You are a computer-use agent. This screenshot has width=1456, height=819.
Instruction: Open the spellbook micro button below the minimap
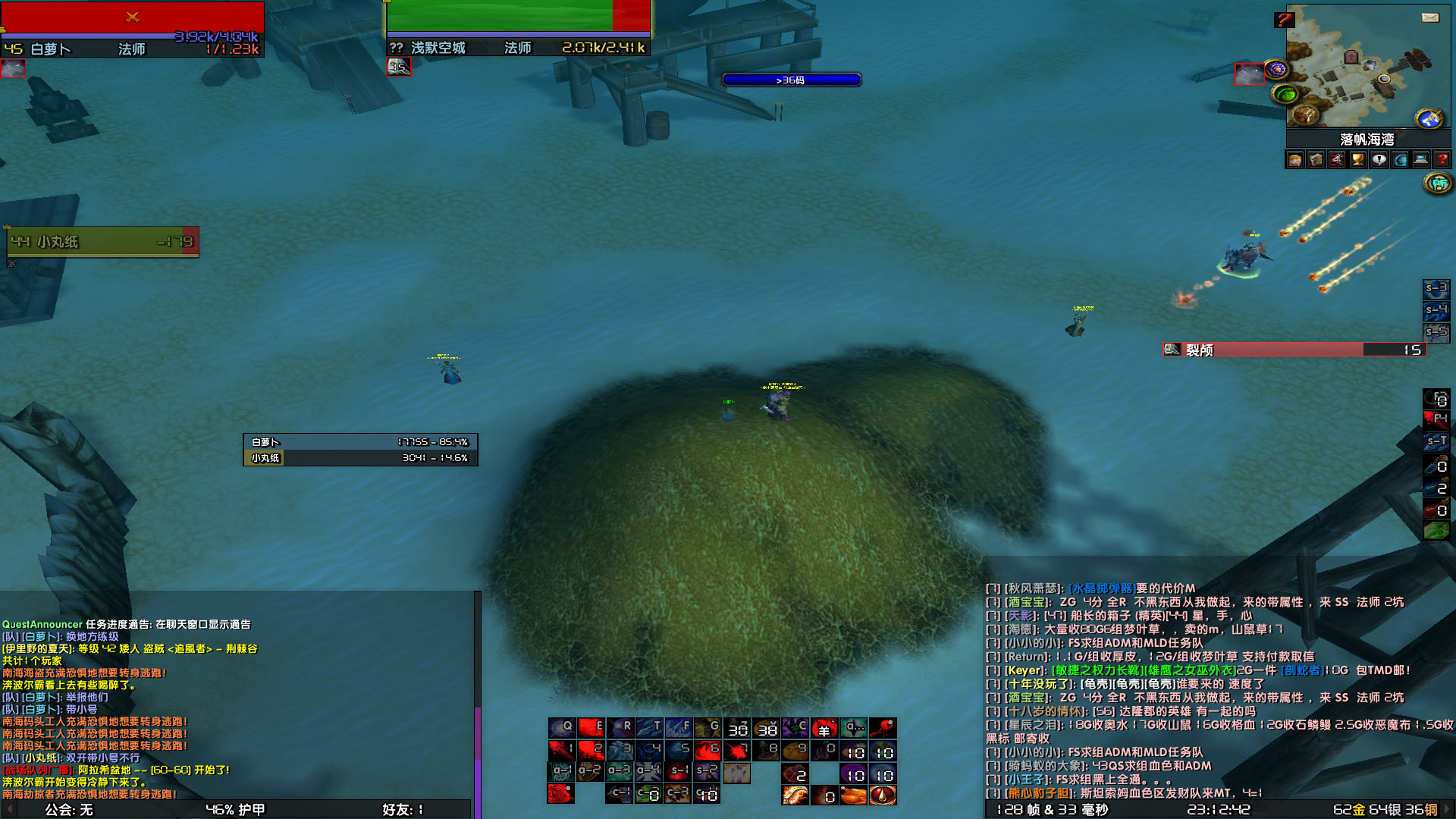click(x=1316, y=158)
